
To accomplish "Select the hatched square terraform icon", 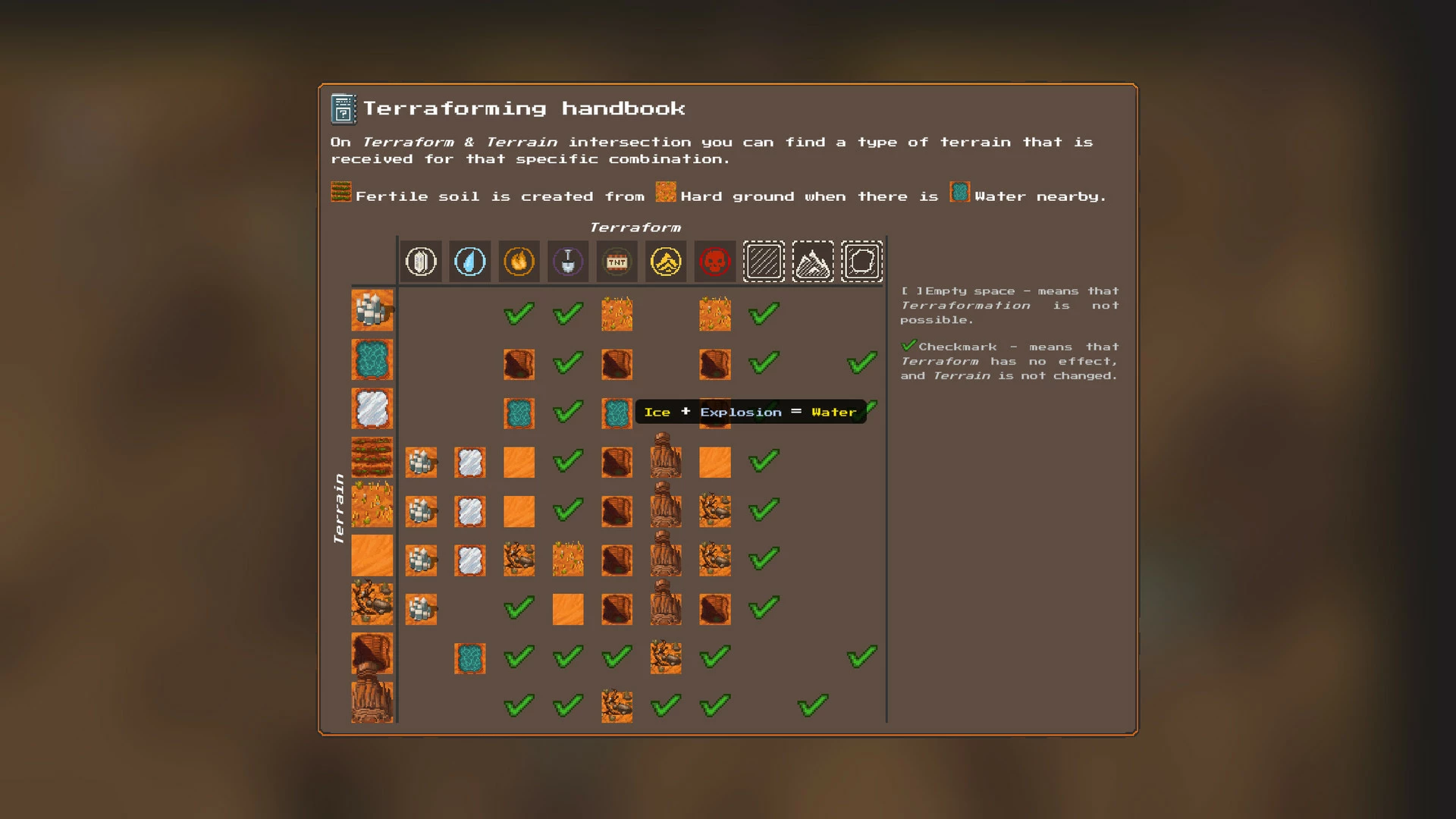I will coord(764,262).
